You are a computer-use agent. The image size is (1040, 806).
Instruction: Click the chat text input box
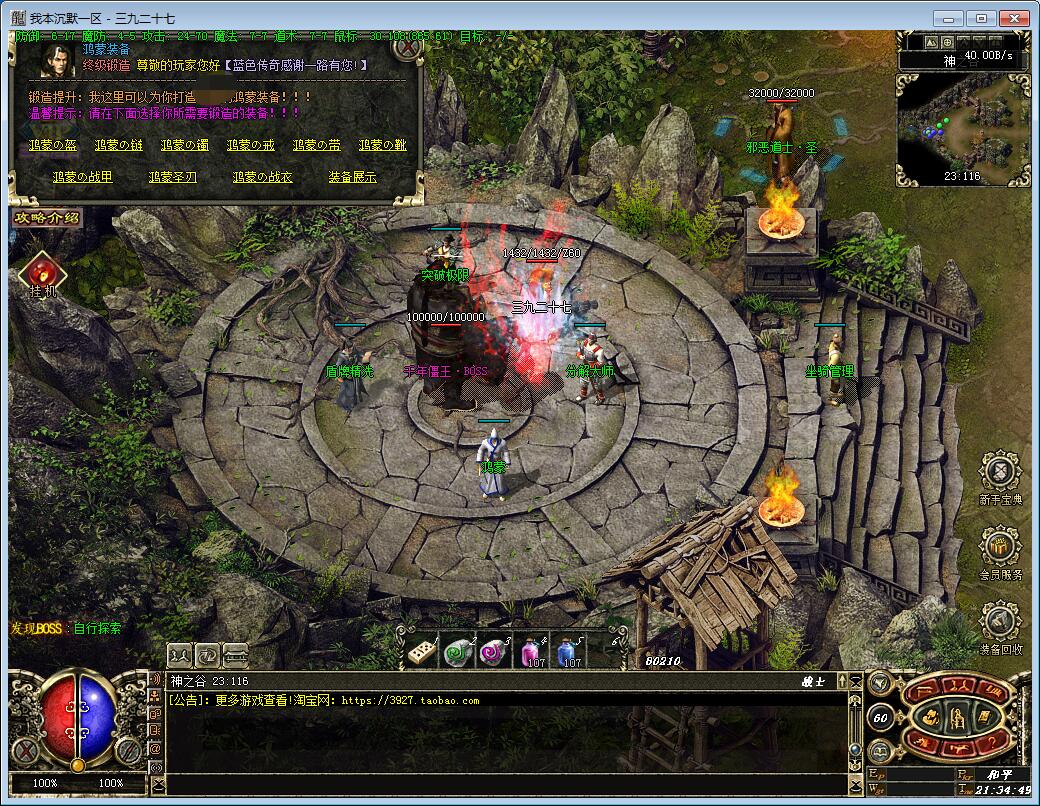coord(500,785)
